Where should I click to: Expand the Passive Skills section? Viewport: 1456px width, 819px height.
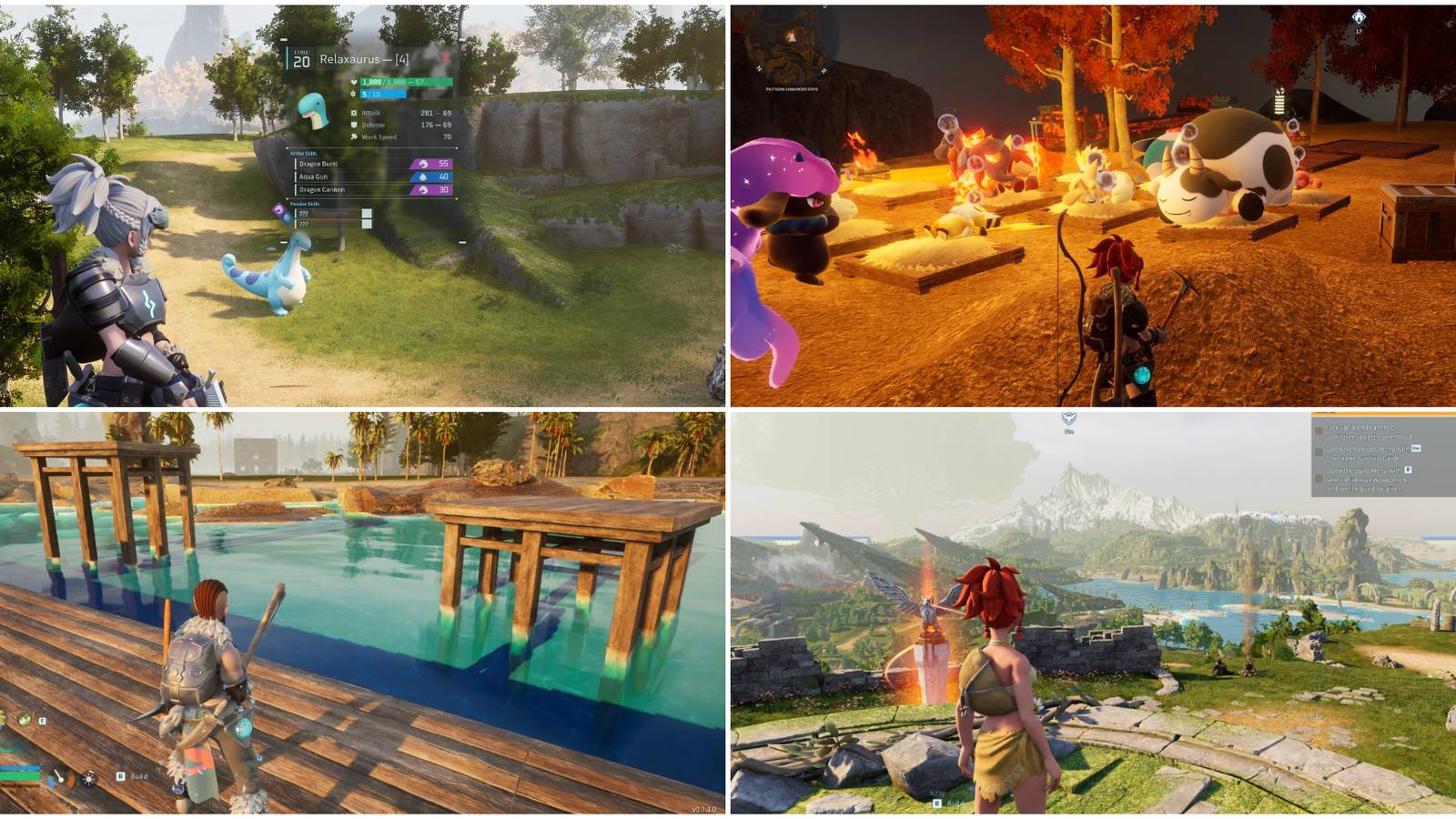click(x=286, y=199)
